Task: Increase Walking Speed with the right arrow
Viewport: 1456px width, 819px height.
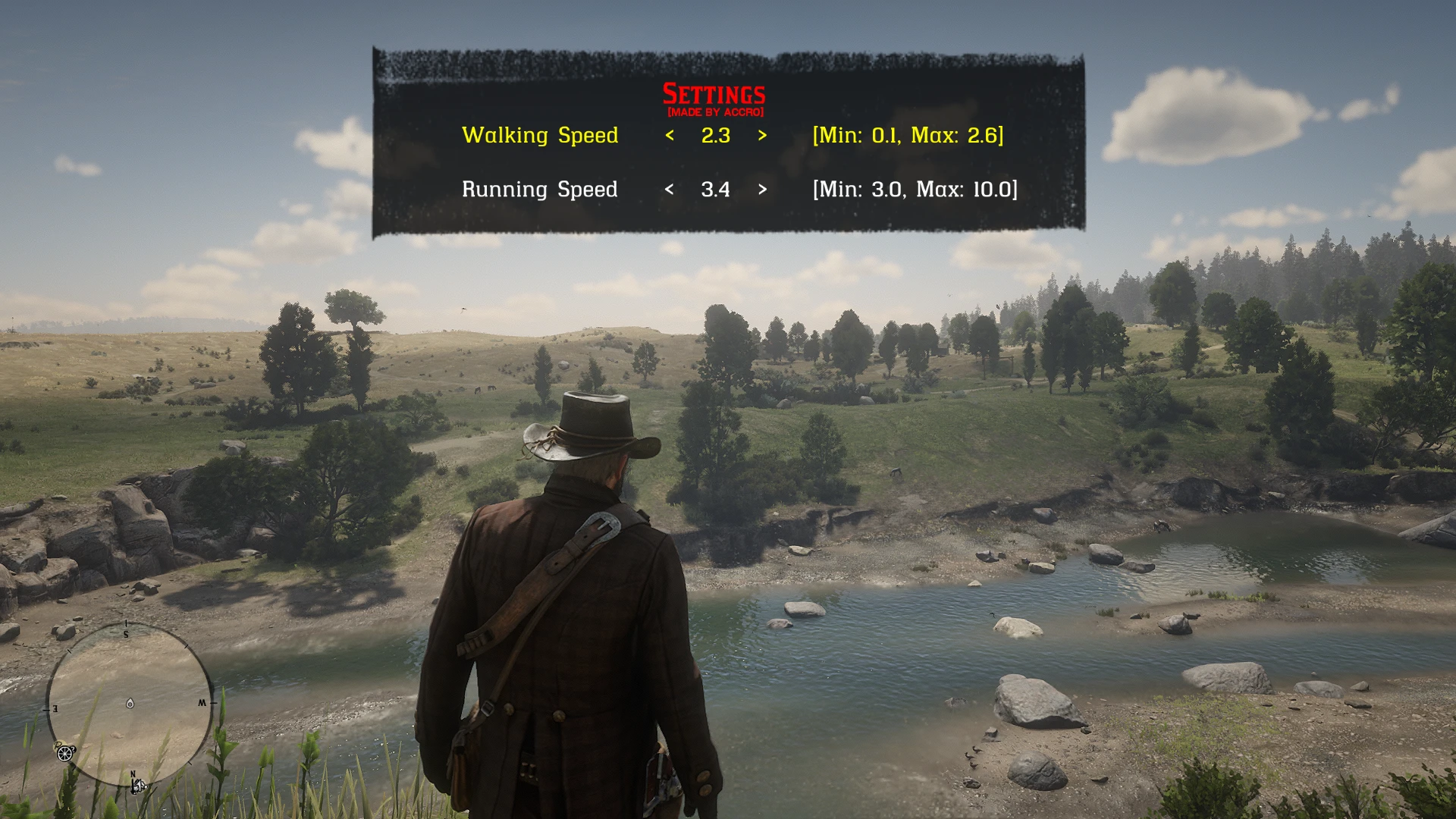Action: [762, 136]
